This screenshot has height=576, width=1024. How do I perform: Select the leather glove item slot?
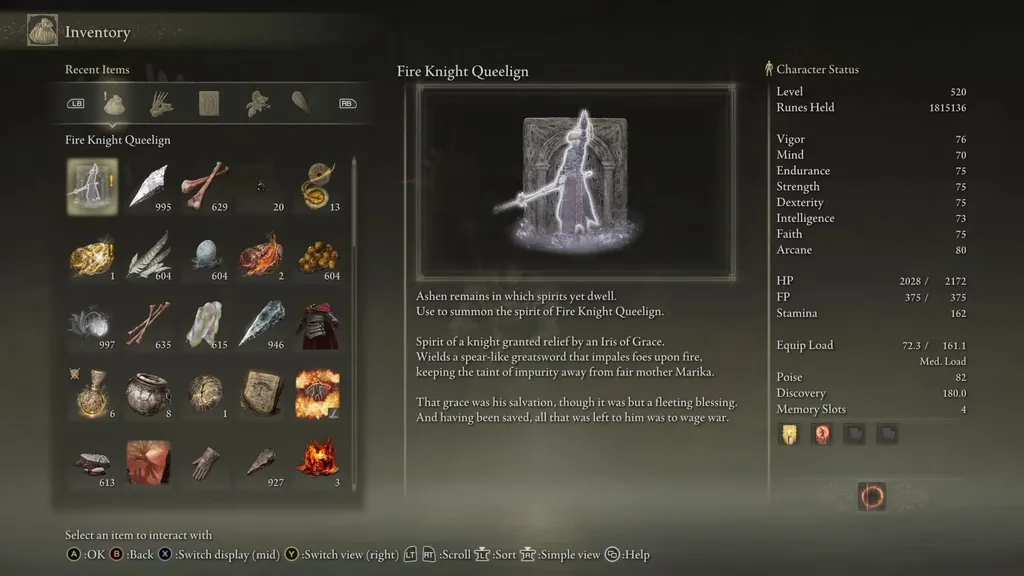click(x=205, y=461)
